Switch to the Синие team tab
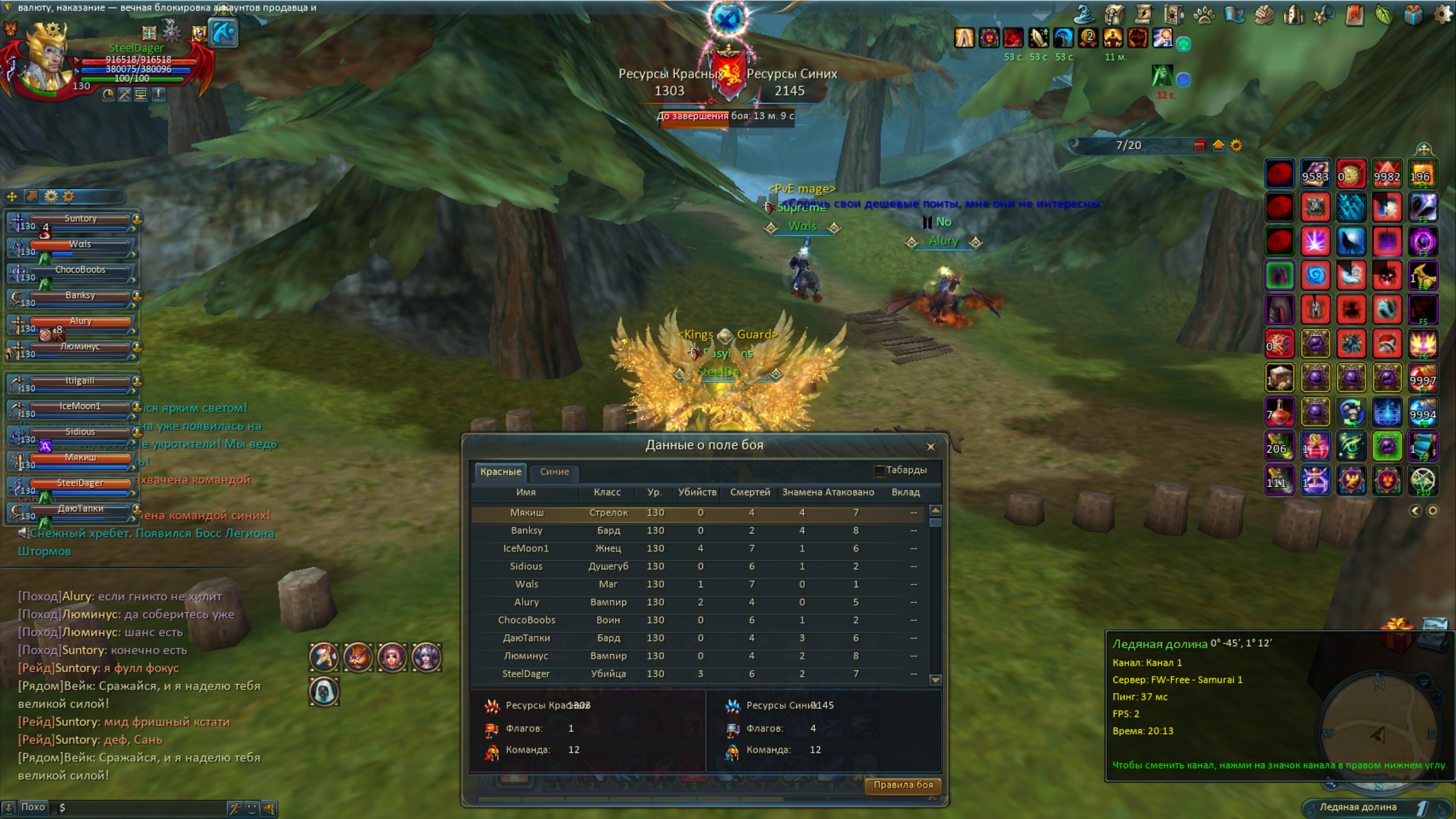This screenshot has height=819, width=1456. pyautogui.click(x=554, y=471)
